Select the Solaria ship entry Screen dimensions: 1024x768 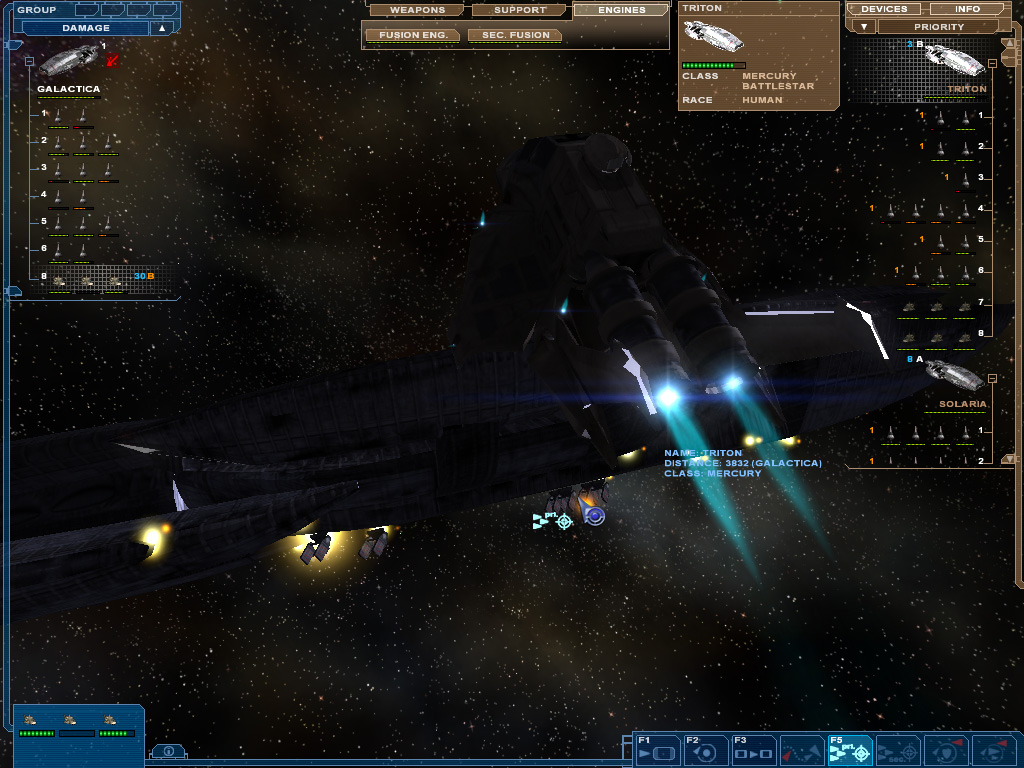pos(955,377)
